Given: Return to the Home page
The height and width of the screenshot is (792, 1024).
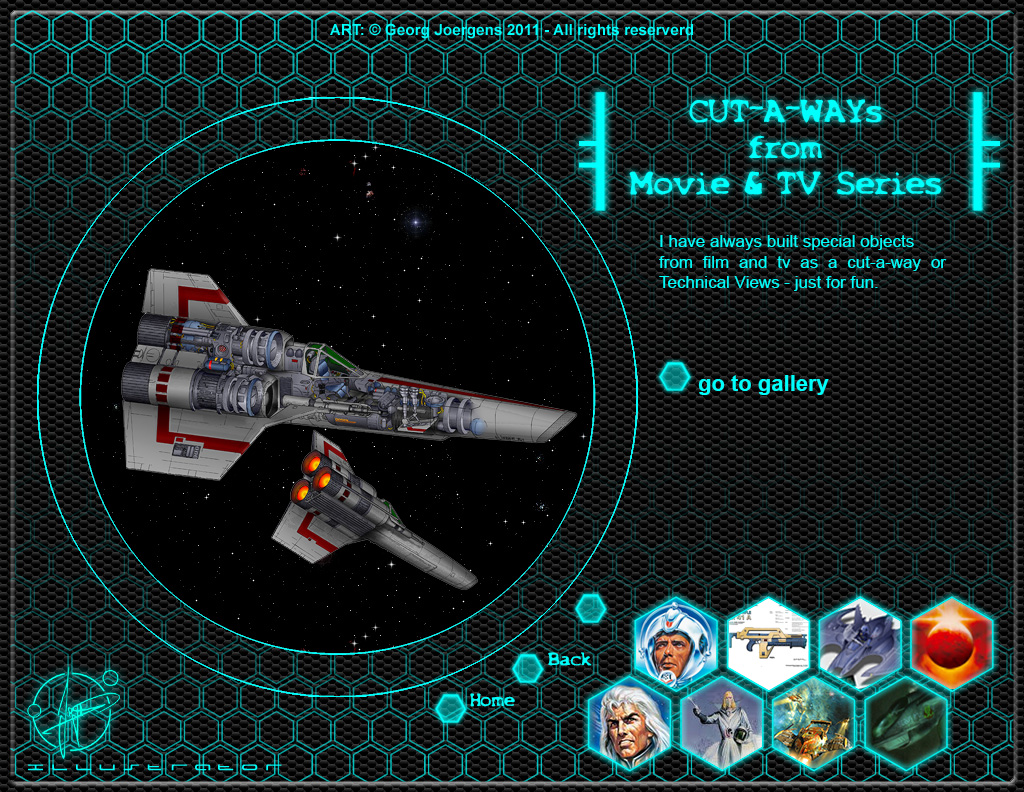Looking at the screenshot, I should pyautogui.click(x=491, y=701).
